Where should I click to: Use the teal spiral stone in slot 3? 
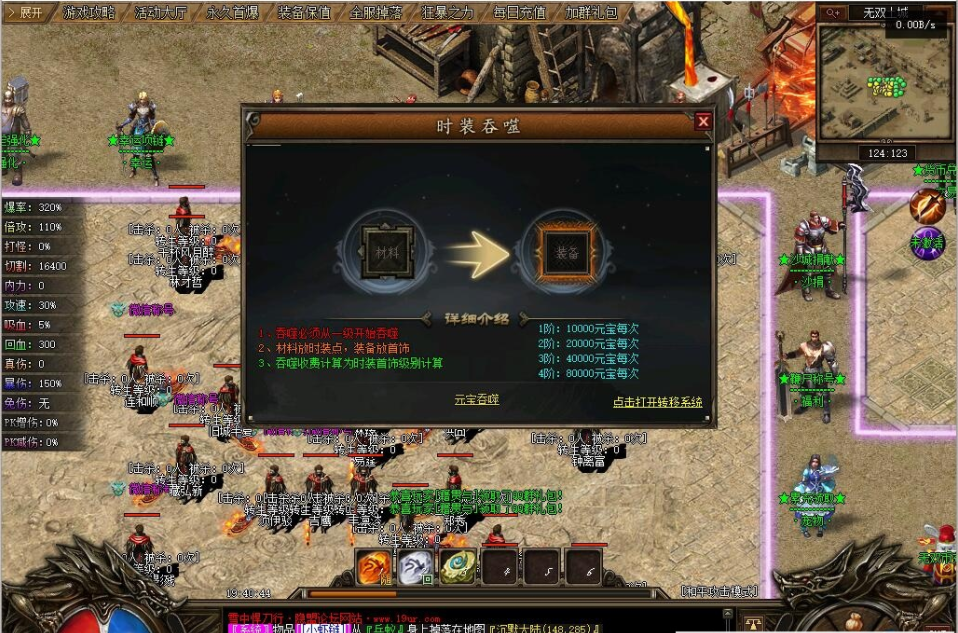pos(457,567)
